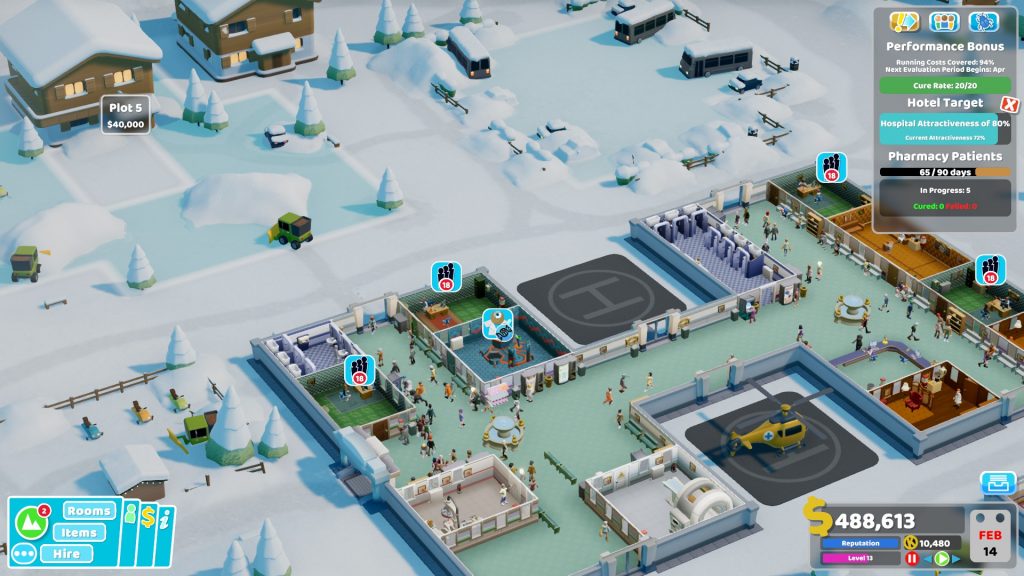
Task: Open the Items menu
Action: point(78,532)
